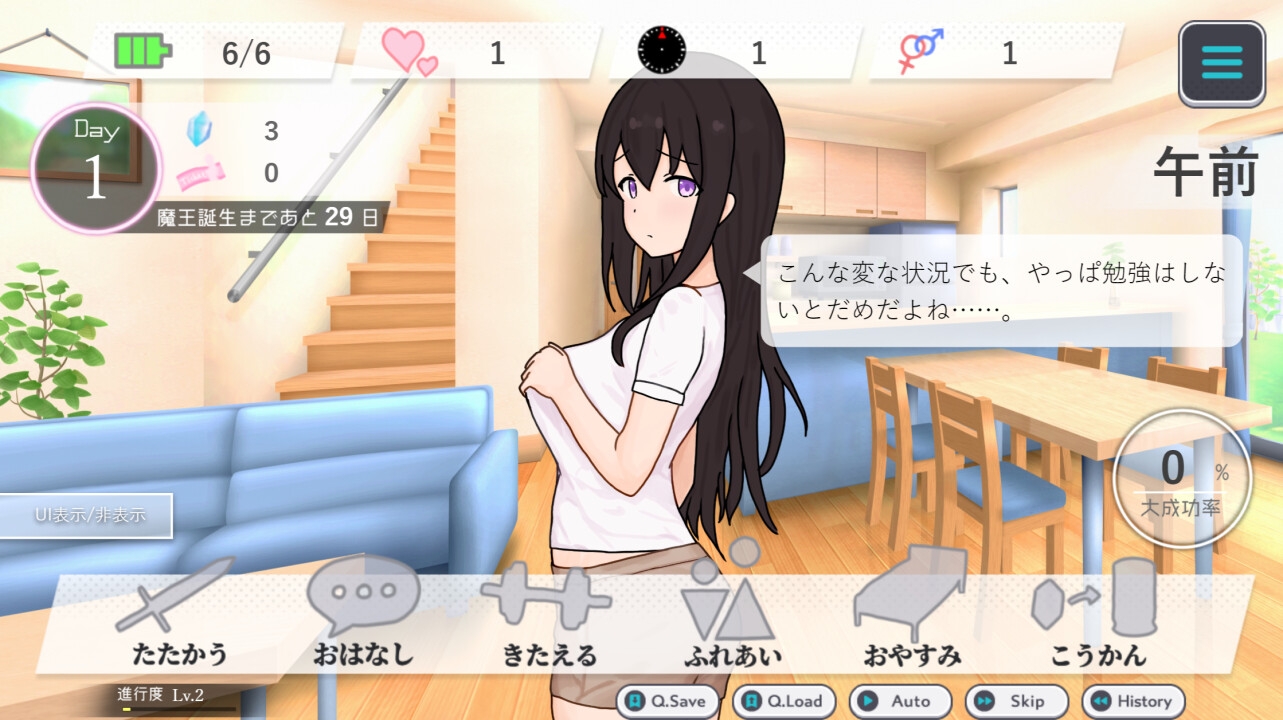Click the Q.Load button

click(785, 701)
